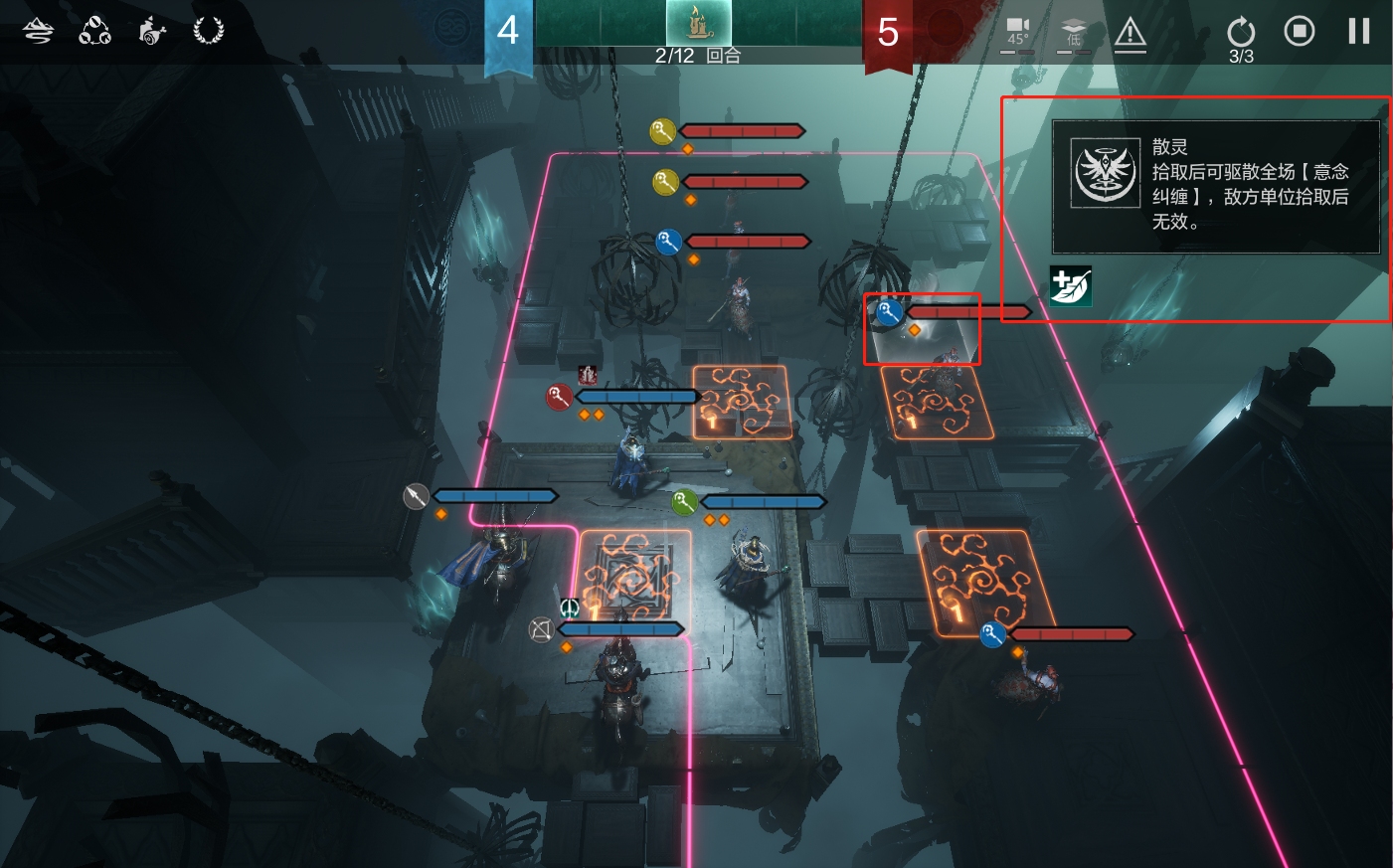The height and width of the screenshot is (868, 1393).
Task: Select the red staff ally unit marker
Action: 559,398
